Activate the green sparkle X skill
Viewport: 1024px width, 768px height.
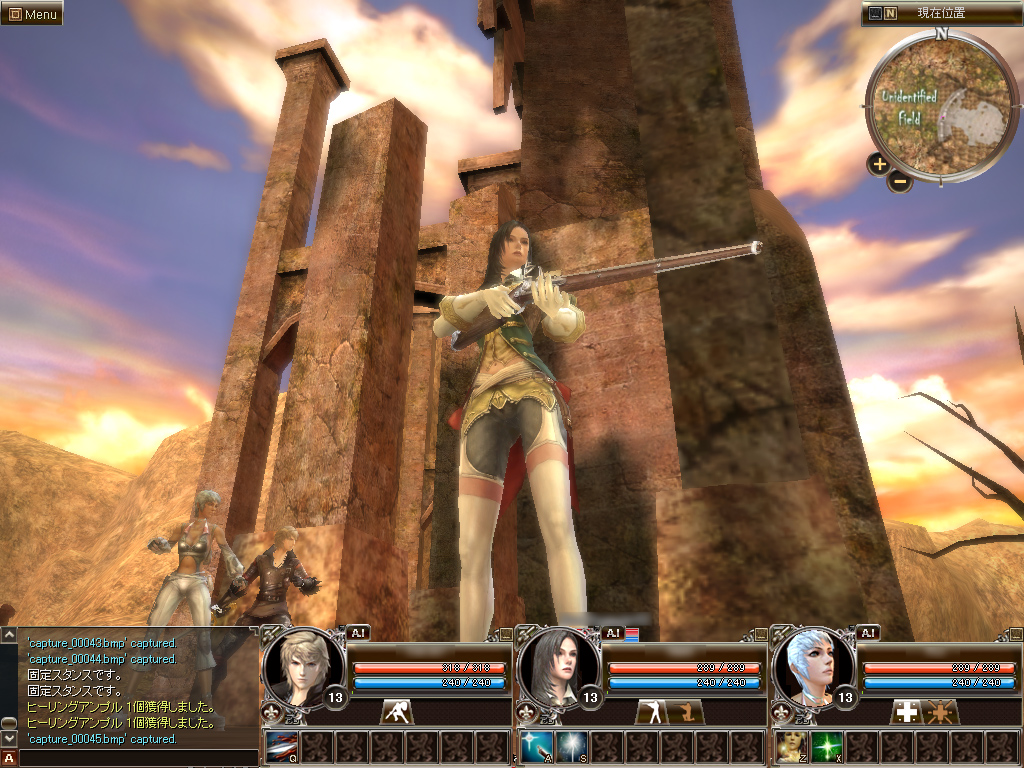click(827, 747)
